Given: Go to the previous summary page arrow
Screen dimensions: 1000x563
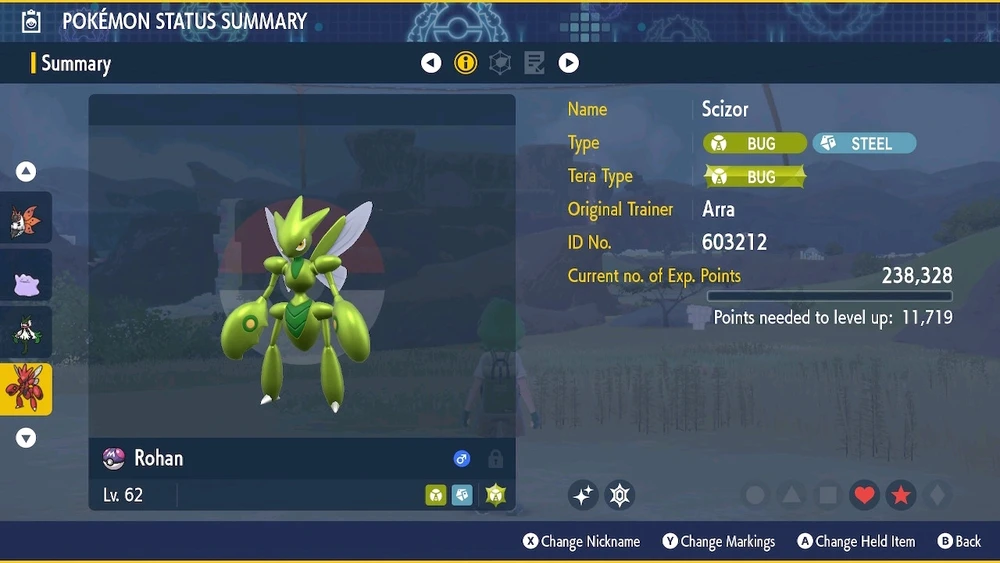Looking at the screenshot, I should pos(431,63).
